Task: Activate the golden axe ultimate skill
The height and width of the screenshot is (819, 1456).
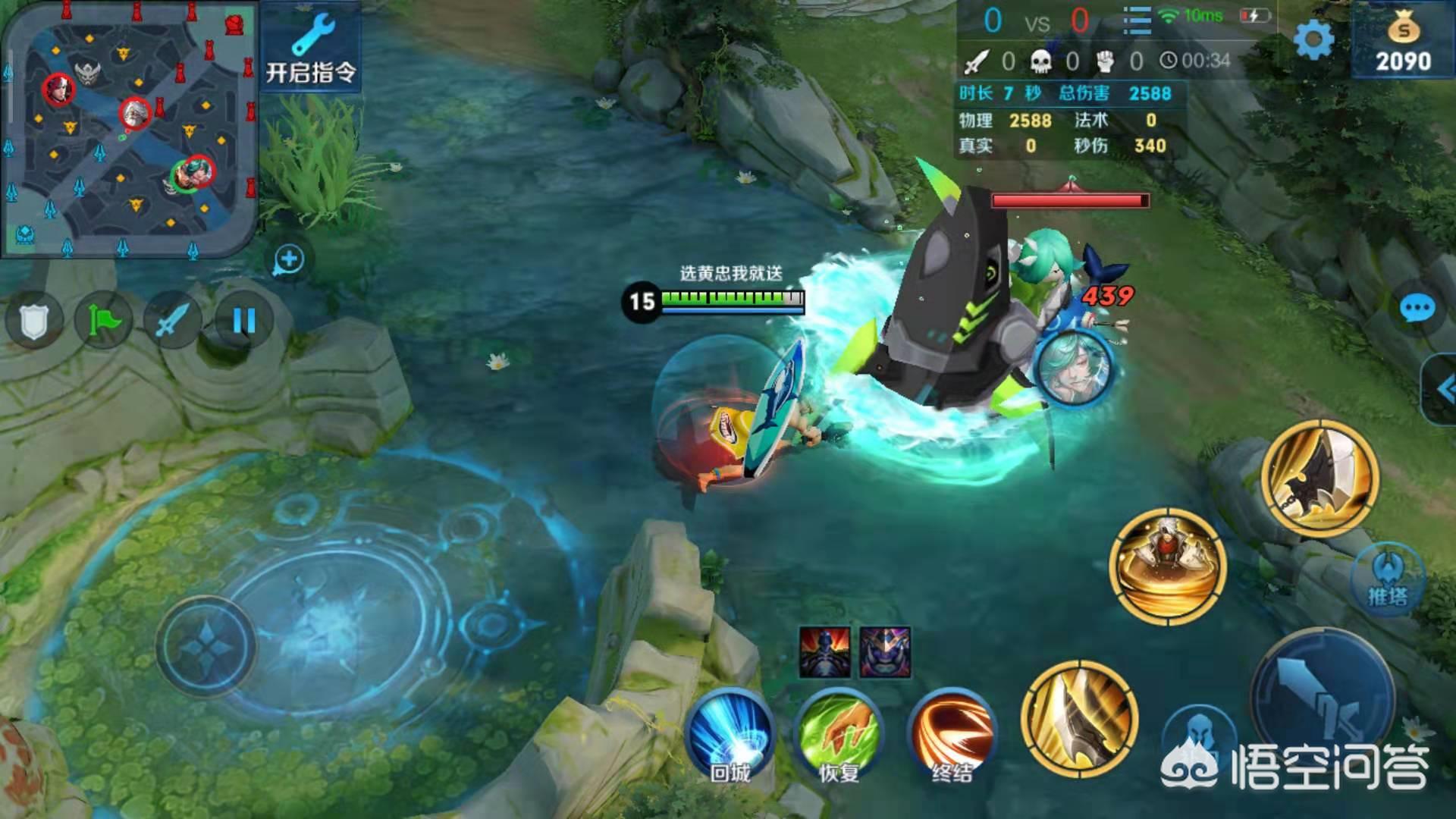Action: 1319,478
